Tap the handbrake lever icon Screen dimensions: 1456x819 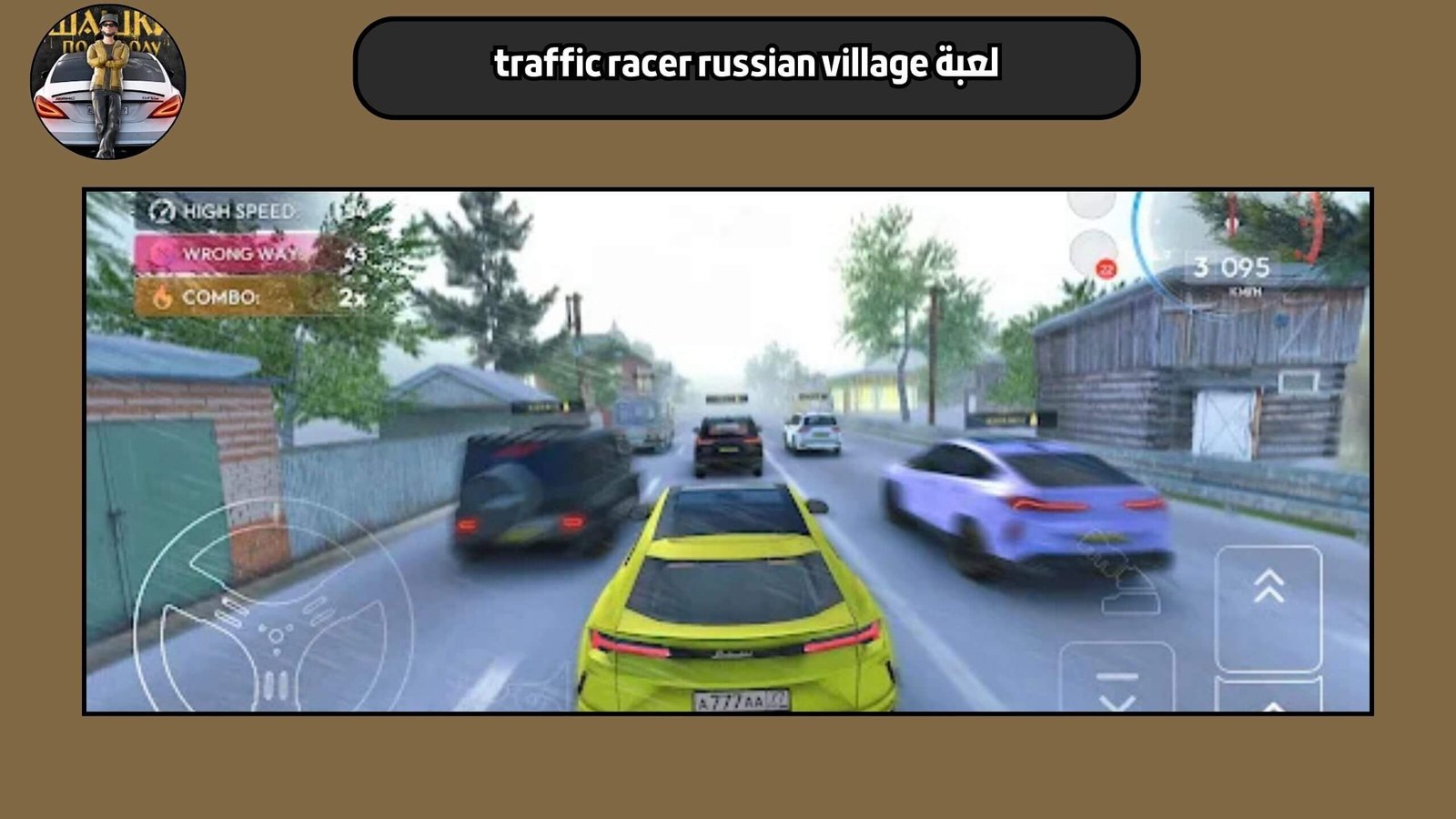[1128, 587]
